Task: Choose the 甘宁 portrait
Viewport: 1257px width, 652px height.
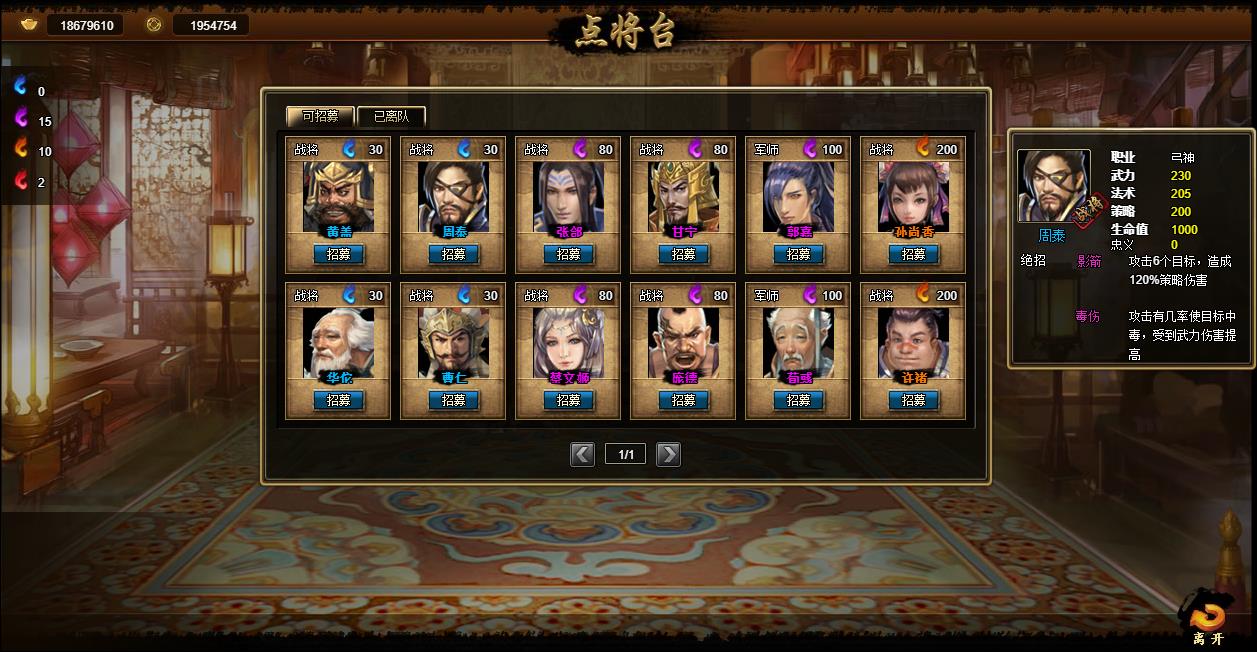Action: (683, 195)
